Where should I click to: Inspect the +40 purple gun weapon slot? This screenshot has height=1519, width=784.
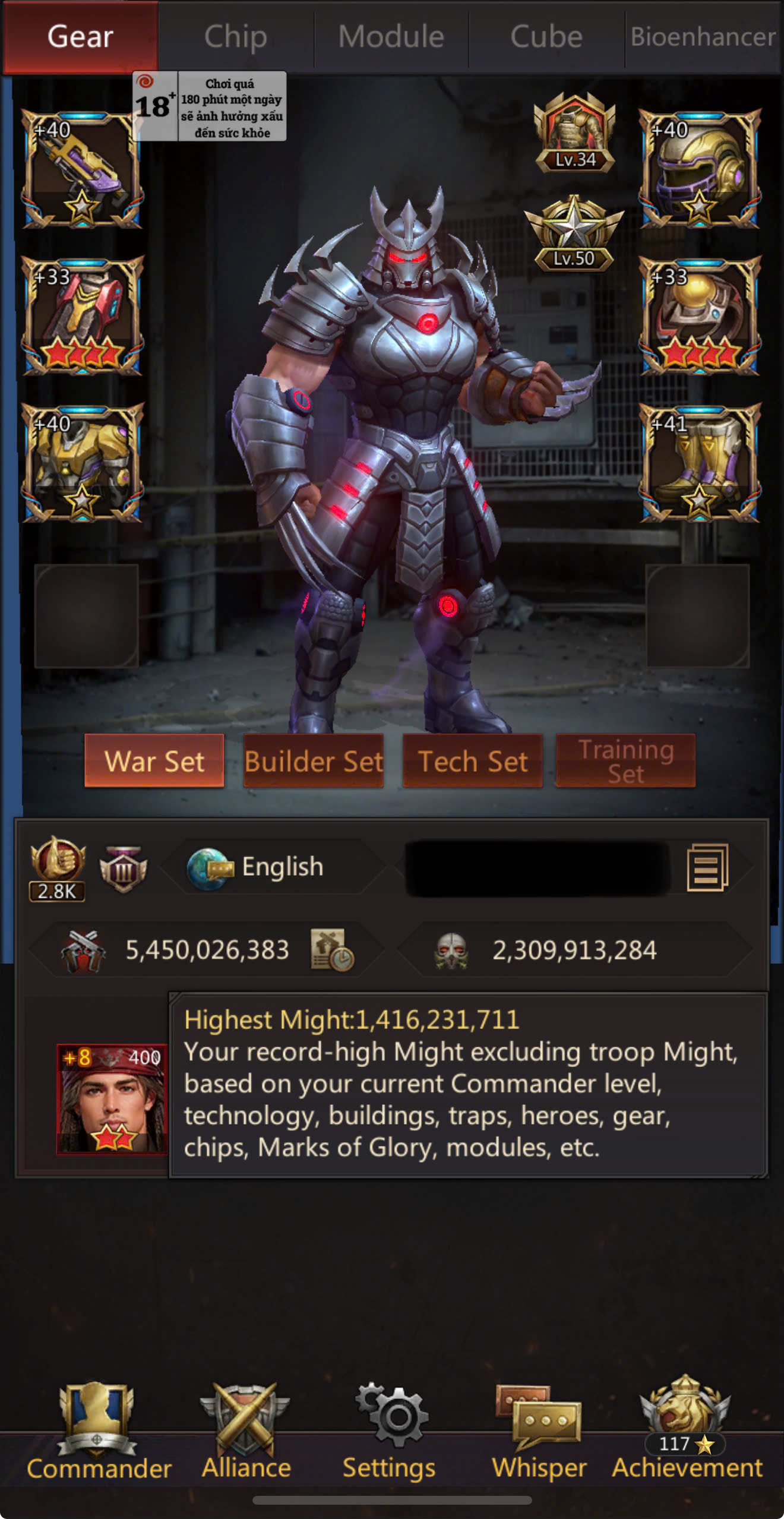click(x=83, y=169)
